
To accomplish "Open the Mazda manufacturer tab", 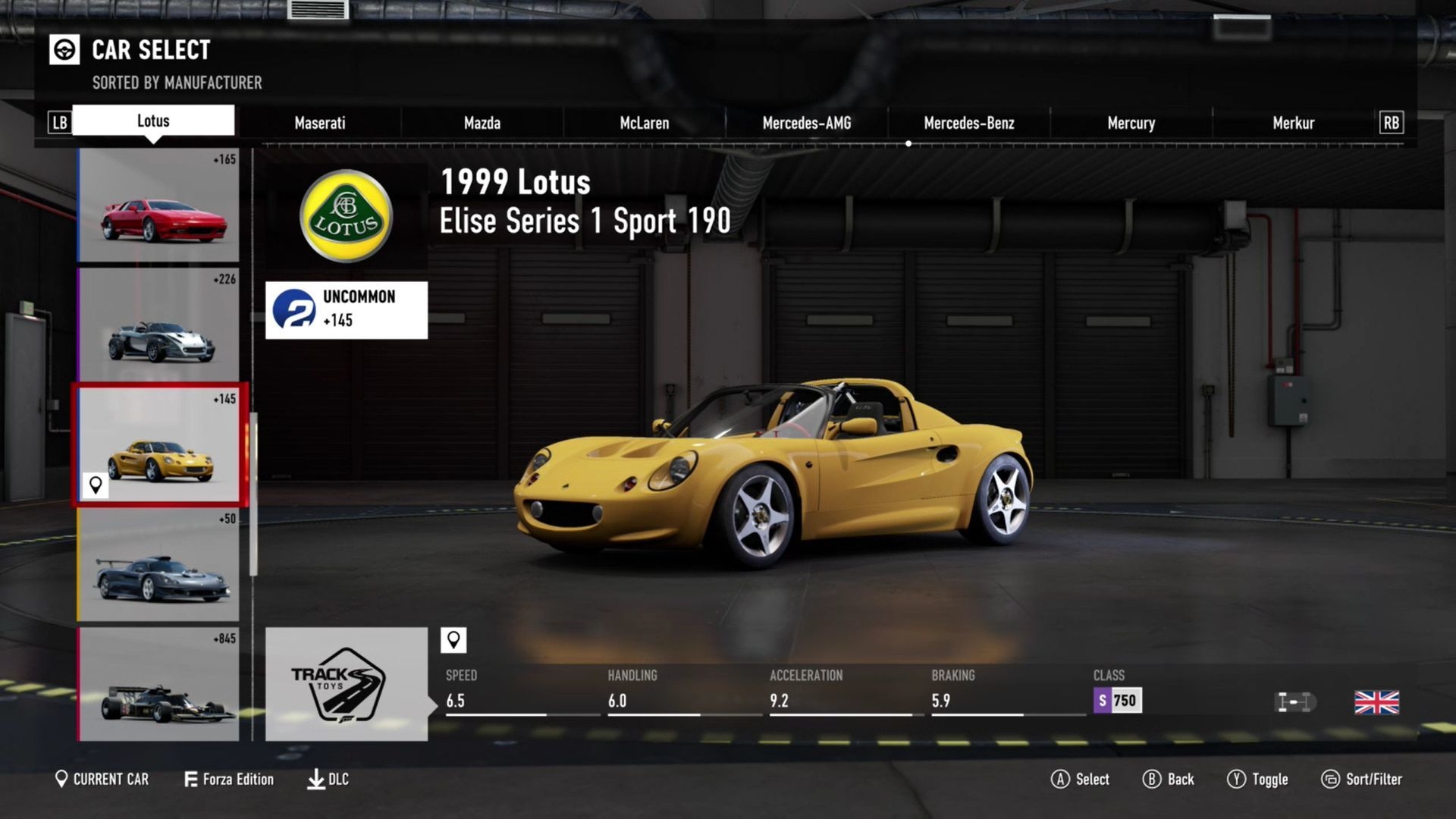I will coord(482,123).
